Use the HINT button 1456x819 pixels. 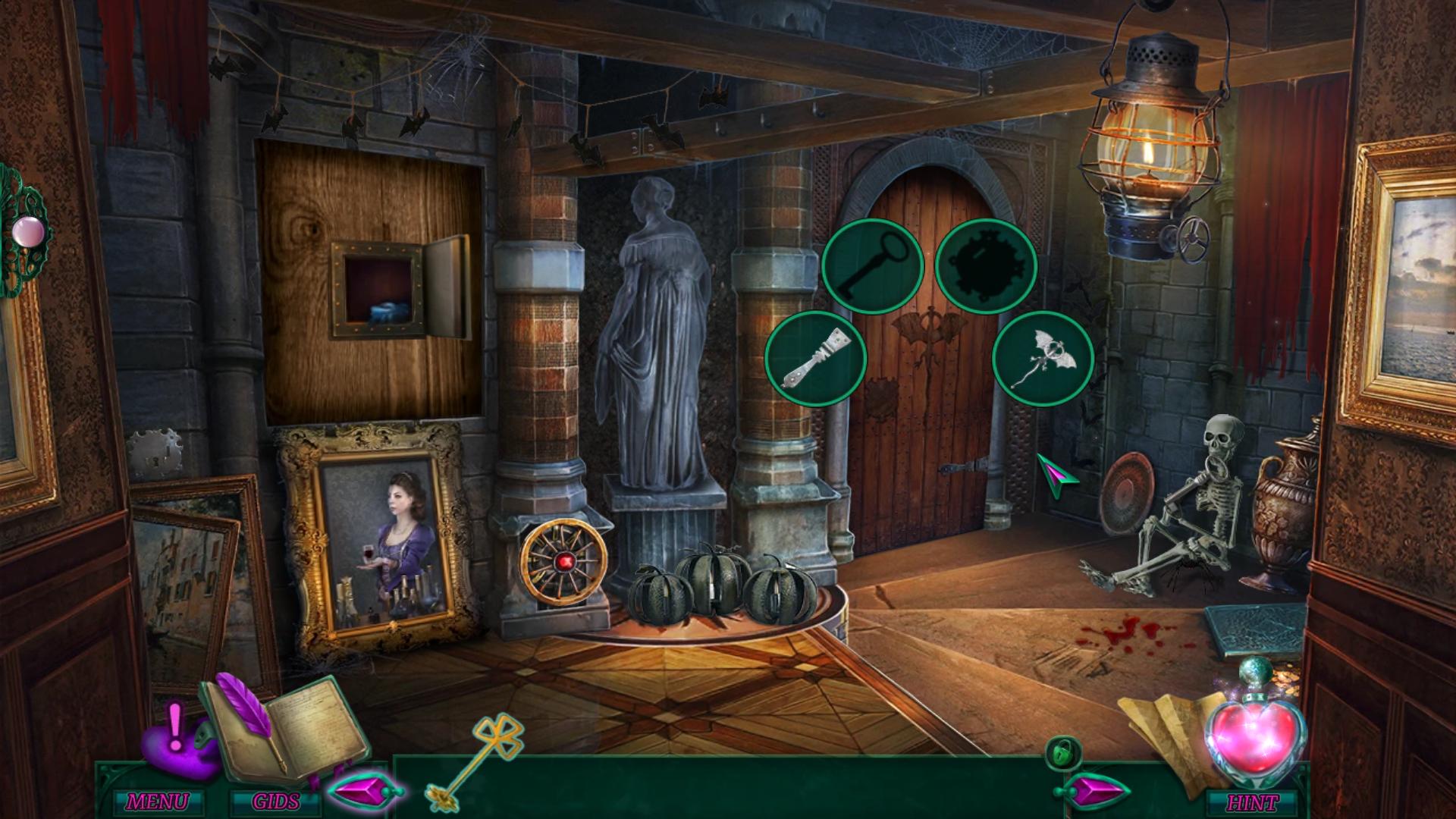tap(1253, 802)
